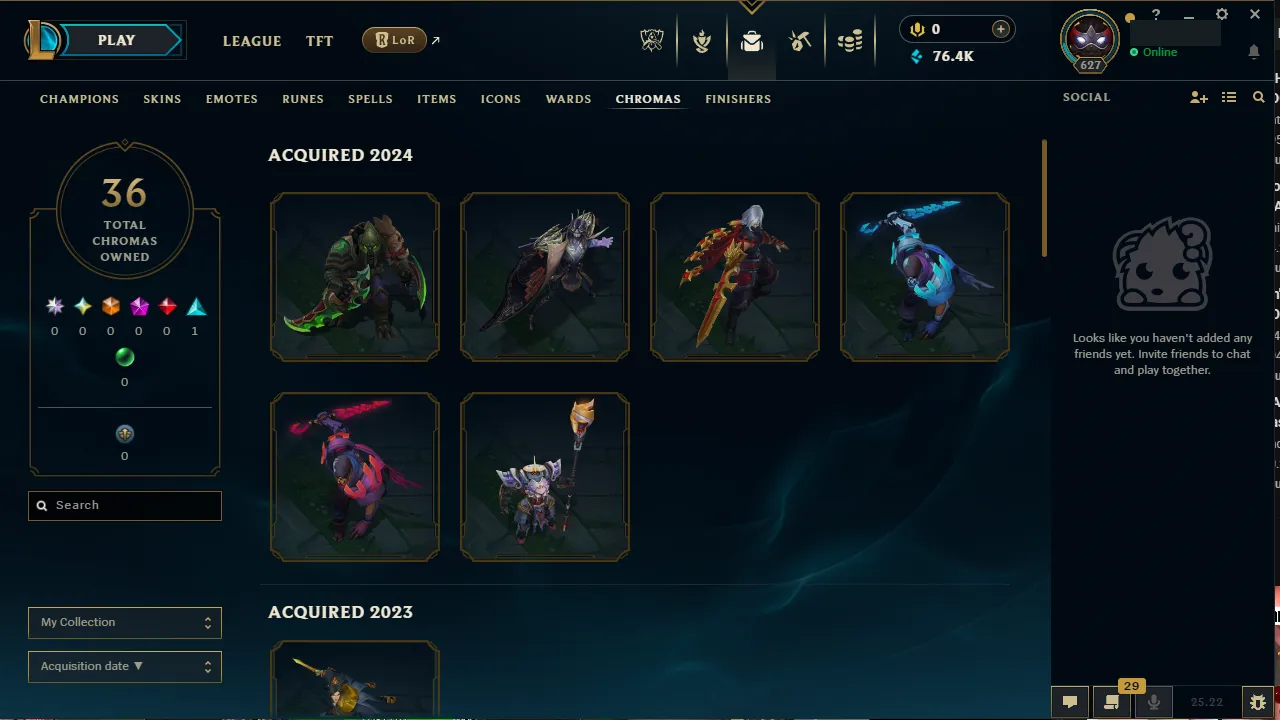The width and height of the screenshot is (1280, 720).
Task: Open the Acquisition date sort dropdown
Action: [124, 666]
